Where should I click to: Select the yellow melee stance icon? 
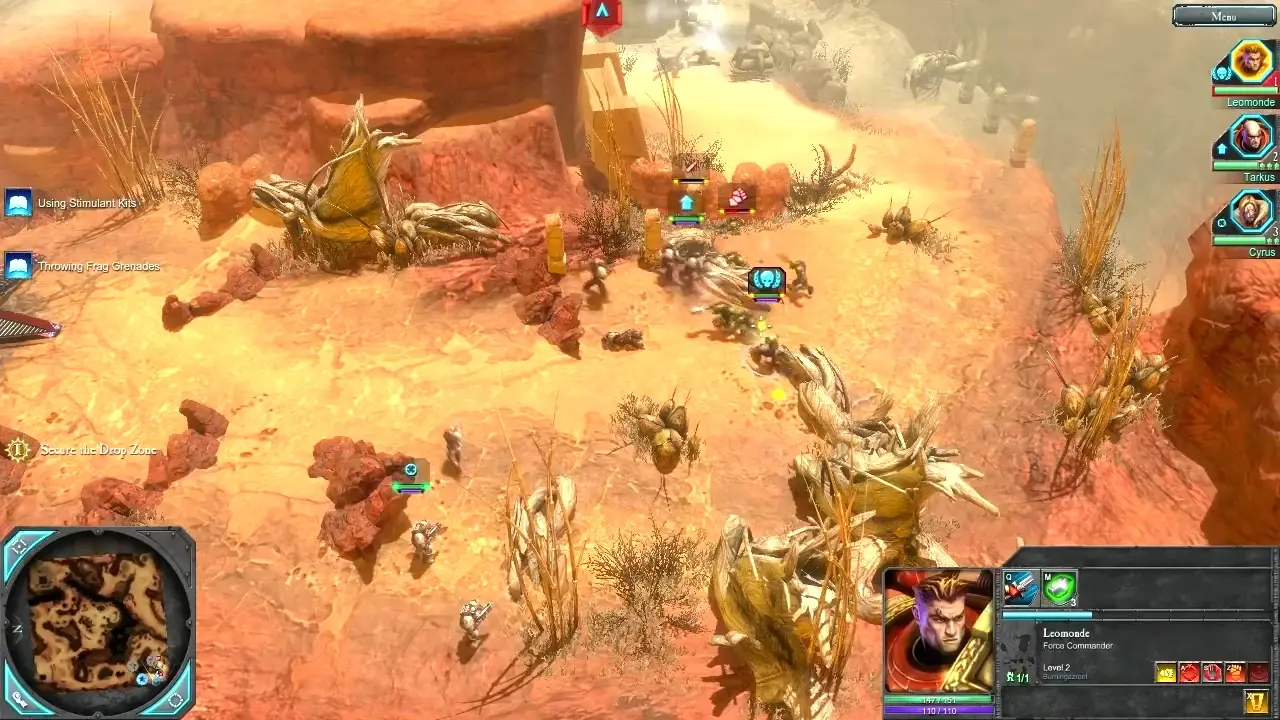tap(1166, 673)
